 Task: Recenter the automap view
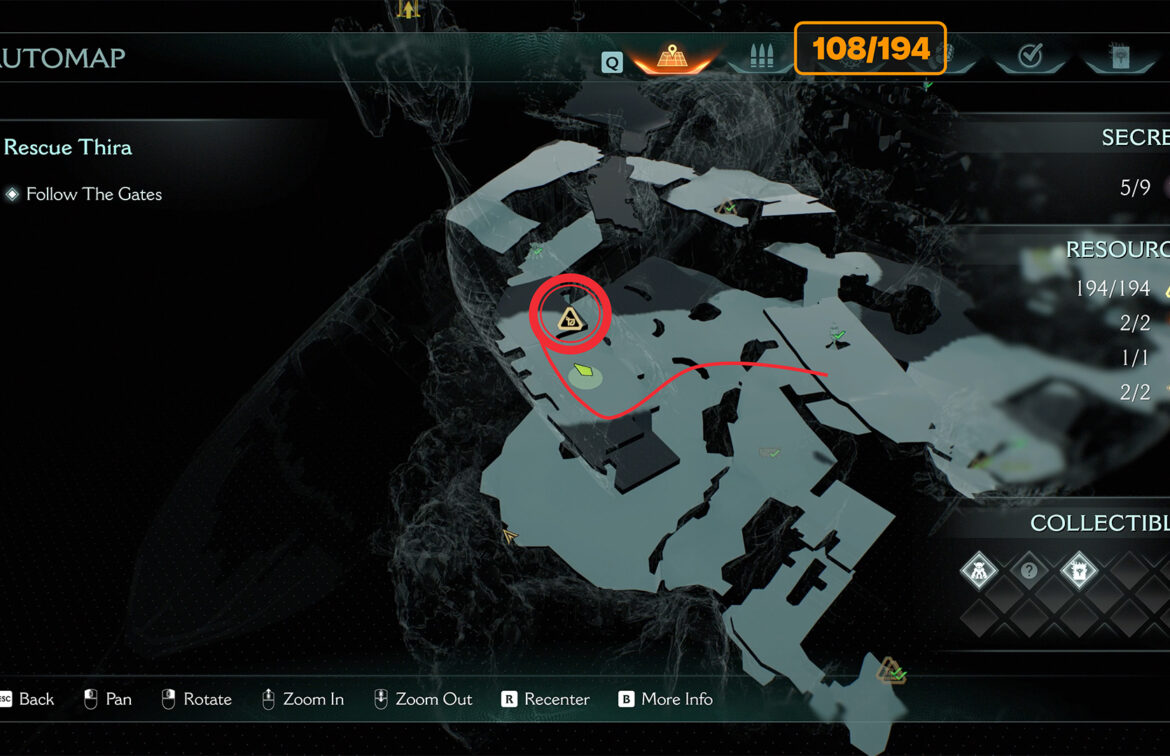click(546, 699)
